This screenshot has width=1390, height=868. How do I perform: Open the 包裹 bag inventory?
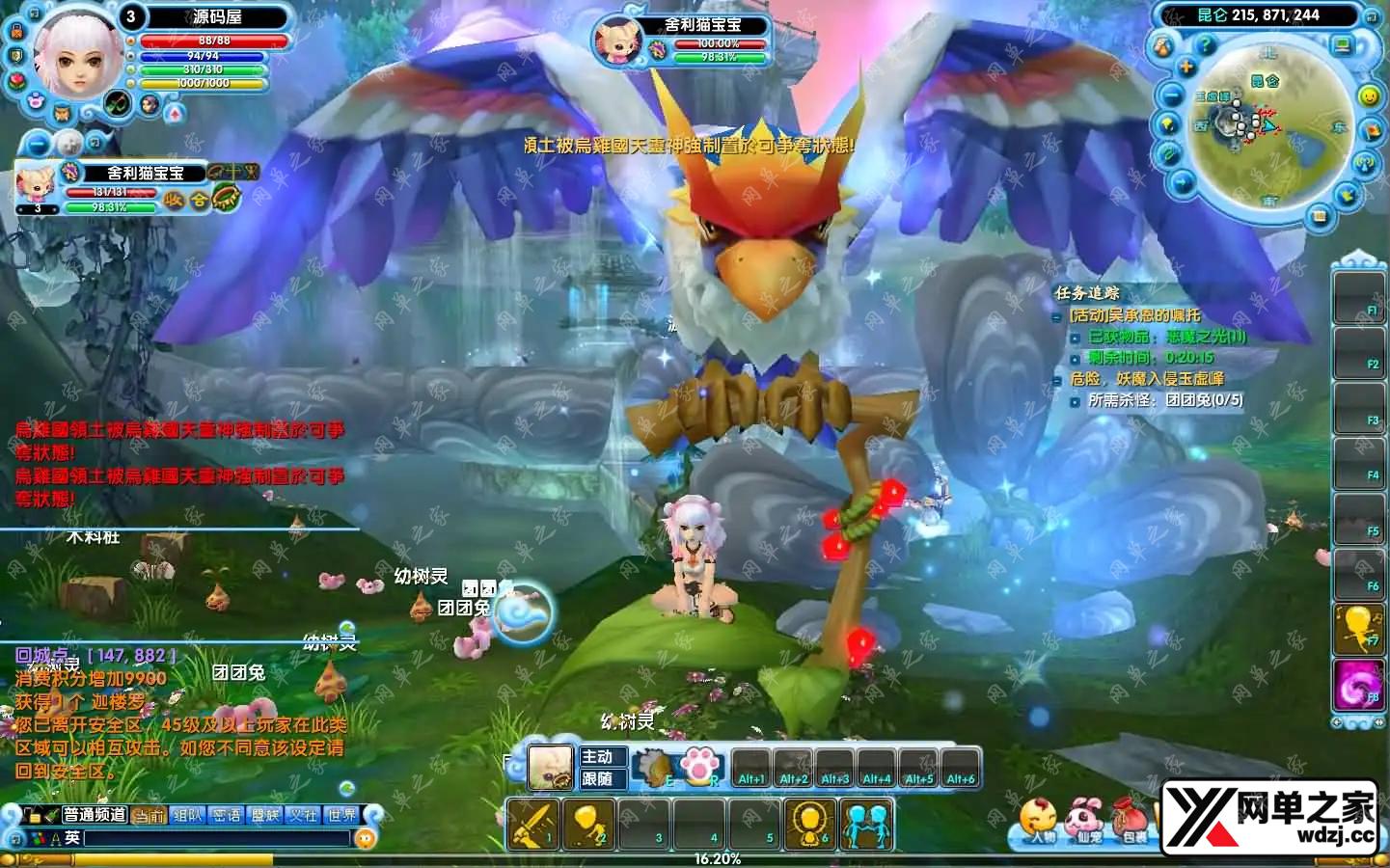(1131, 820)
